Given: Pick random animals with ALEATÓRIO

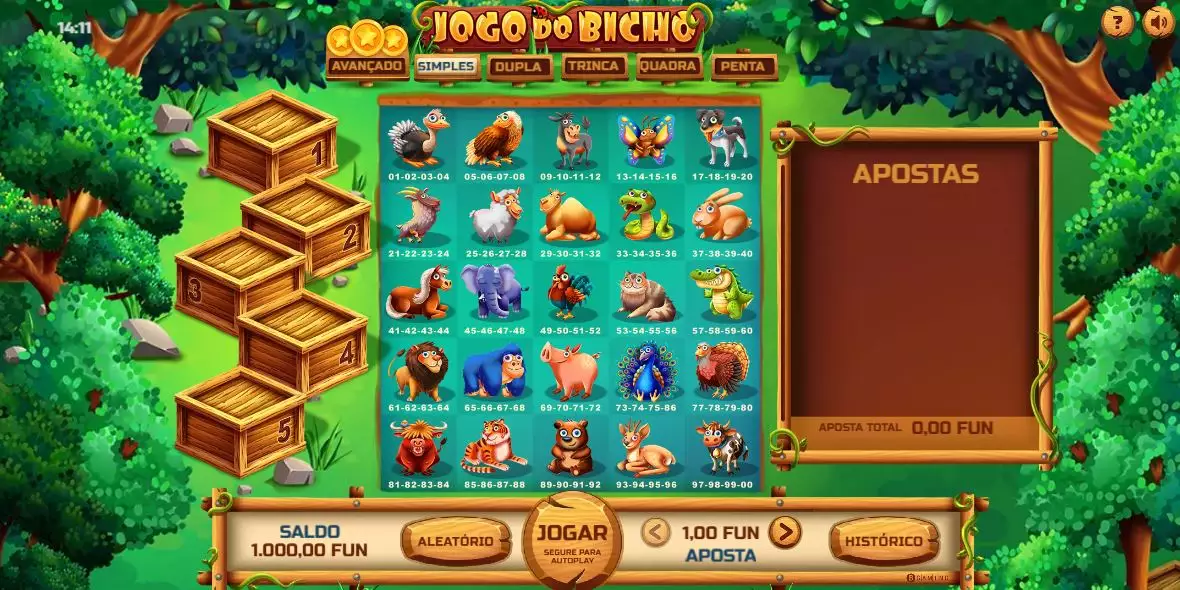Looking at the screenshot, I should [x=454, y=541].
